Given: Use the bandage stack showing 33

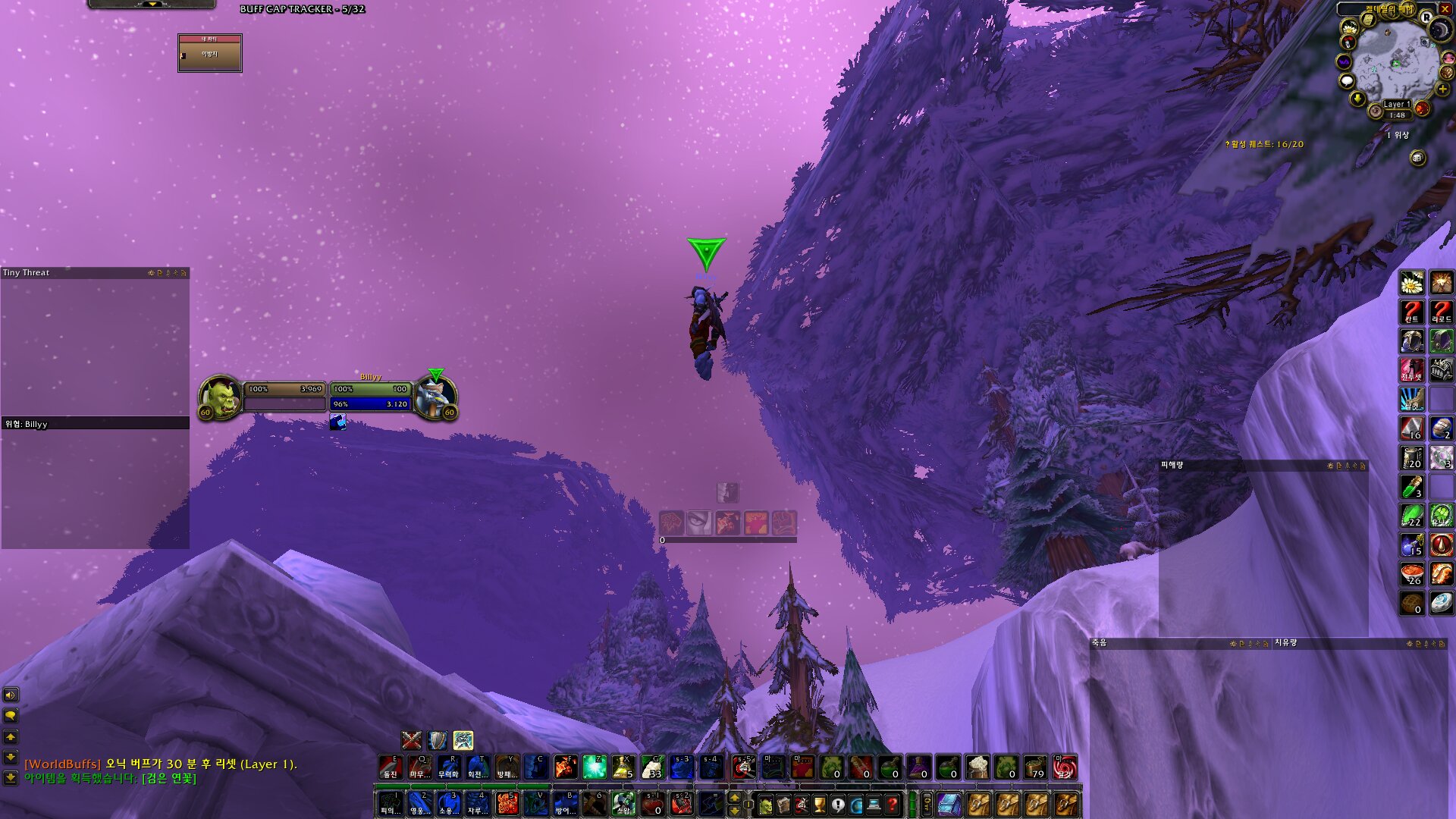Looking at the screenshot, I should [652, 767].
